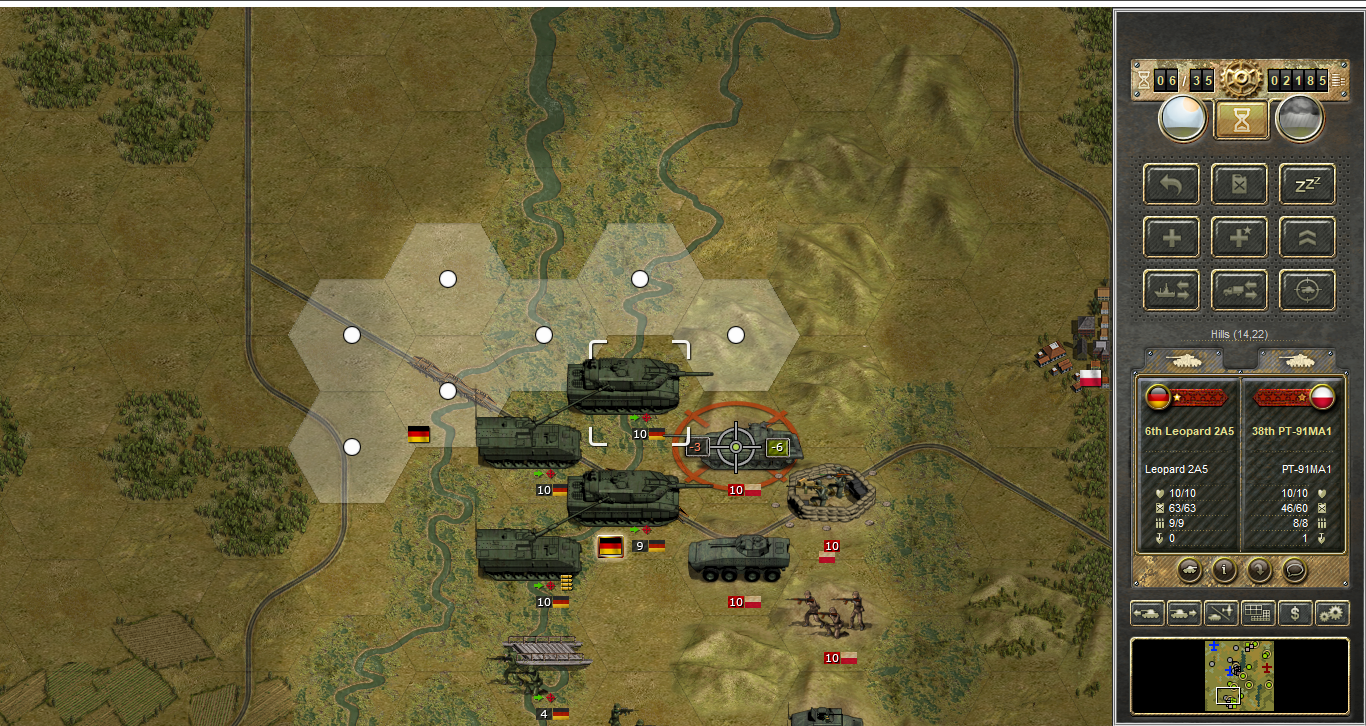Image resolution: width=1366 pixels, height=726 pixels.
Task: Click the tank crosshair button
Action: [x=1307, y=290]
